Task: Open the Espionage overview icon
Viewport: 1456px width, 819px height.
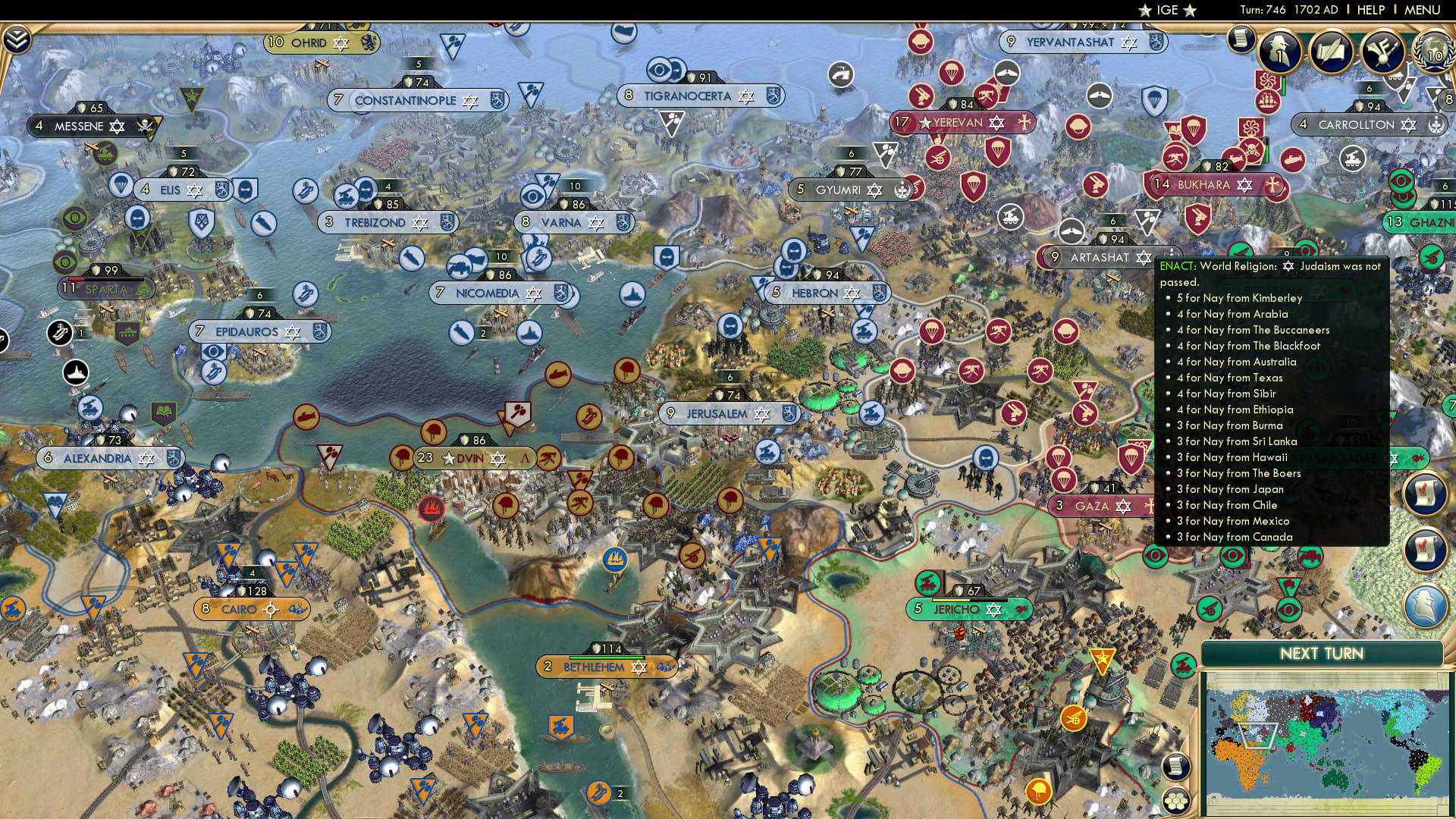Action: [x=1282, y=51]
